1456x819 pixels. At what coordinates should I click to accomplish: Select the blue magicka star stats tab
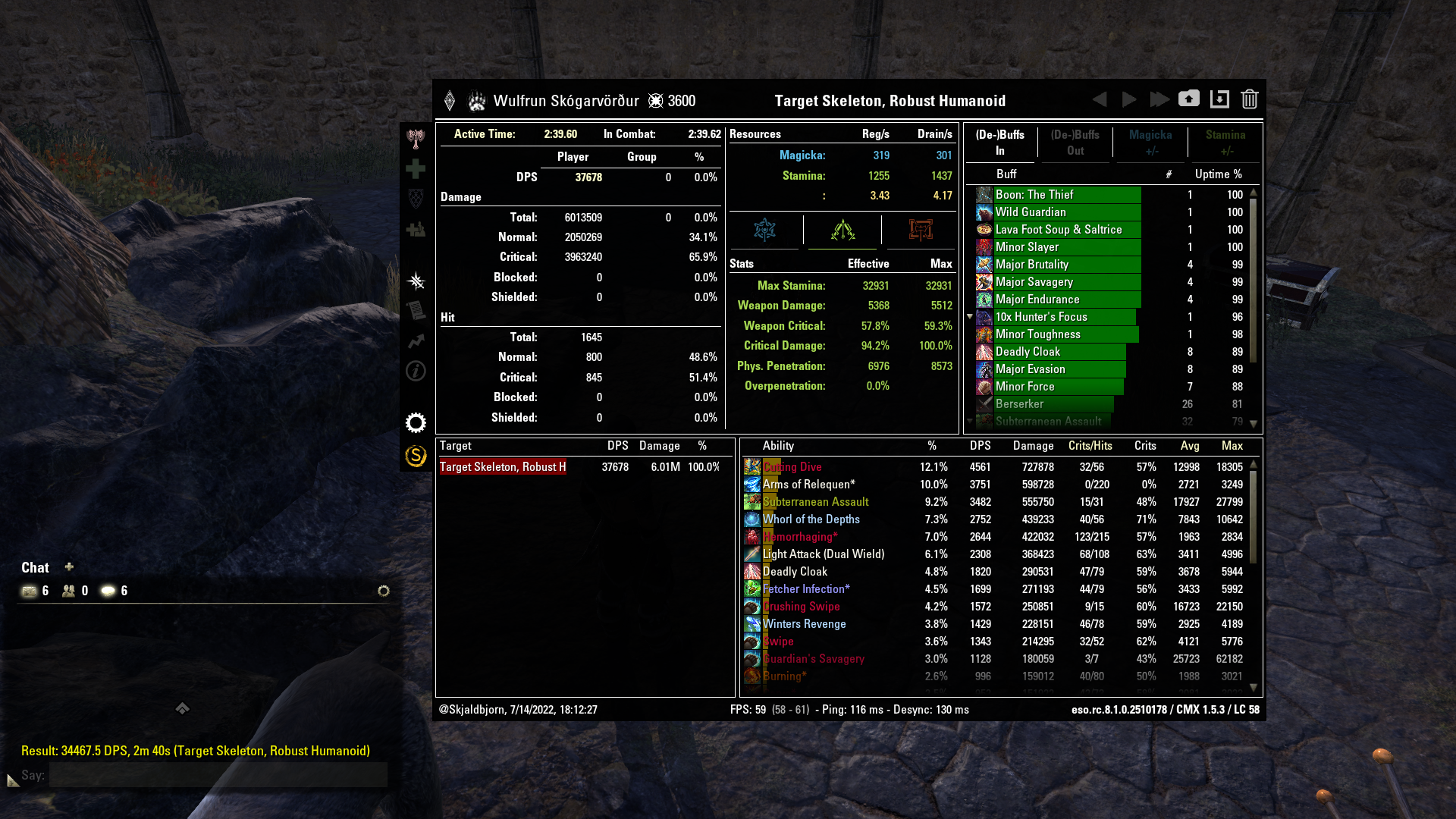[764, 231]
